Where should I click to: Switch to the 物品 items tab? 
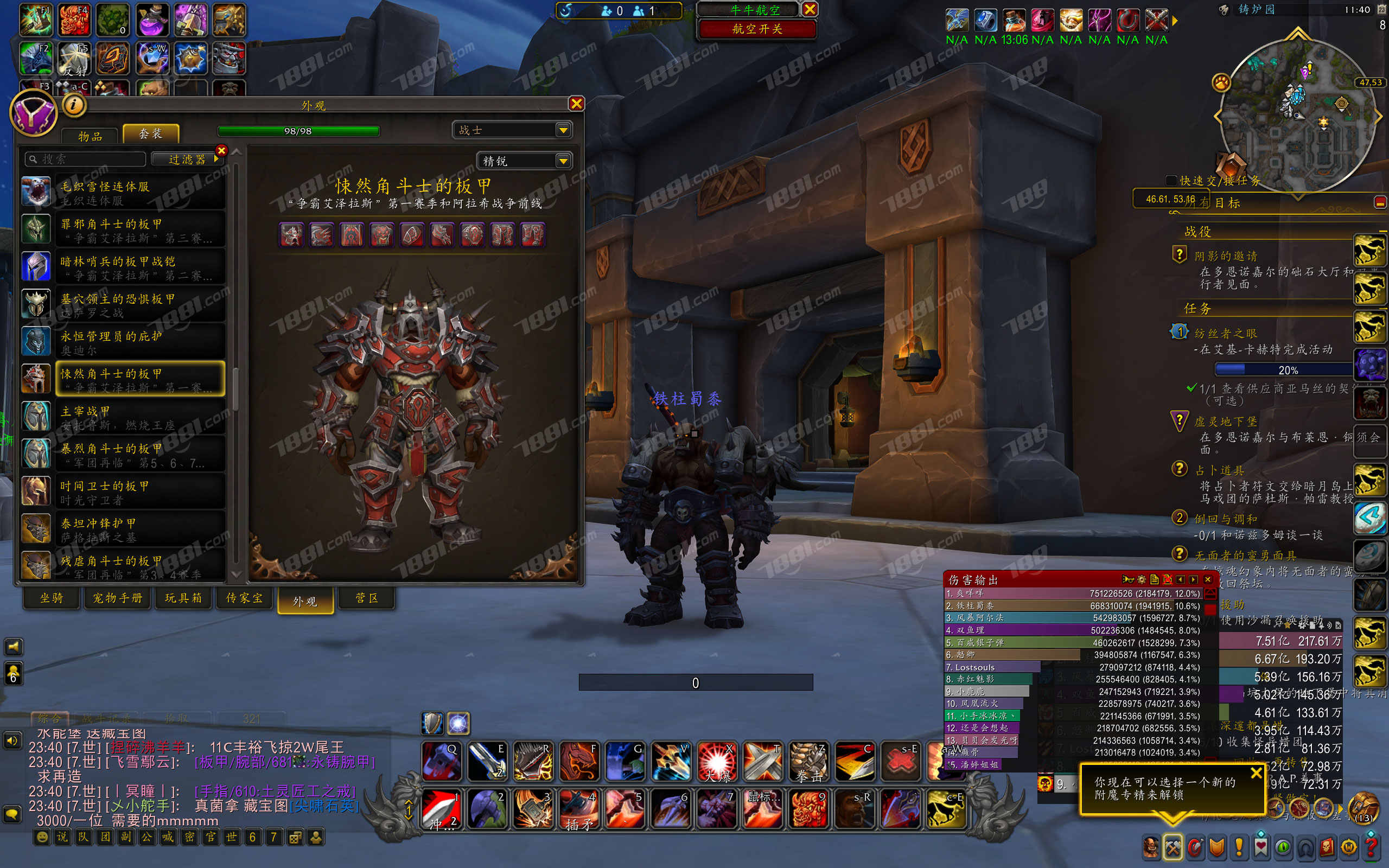(90, 136)
